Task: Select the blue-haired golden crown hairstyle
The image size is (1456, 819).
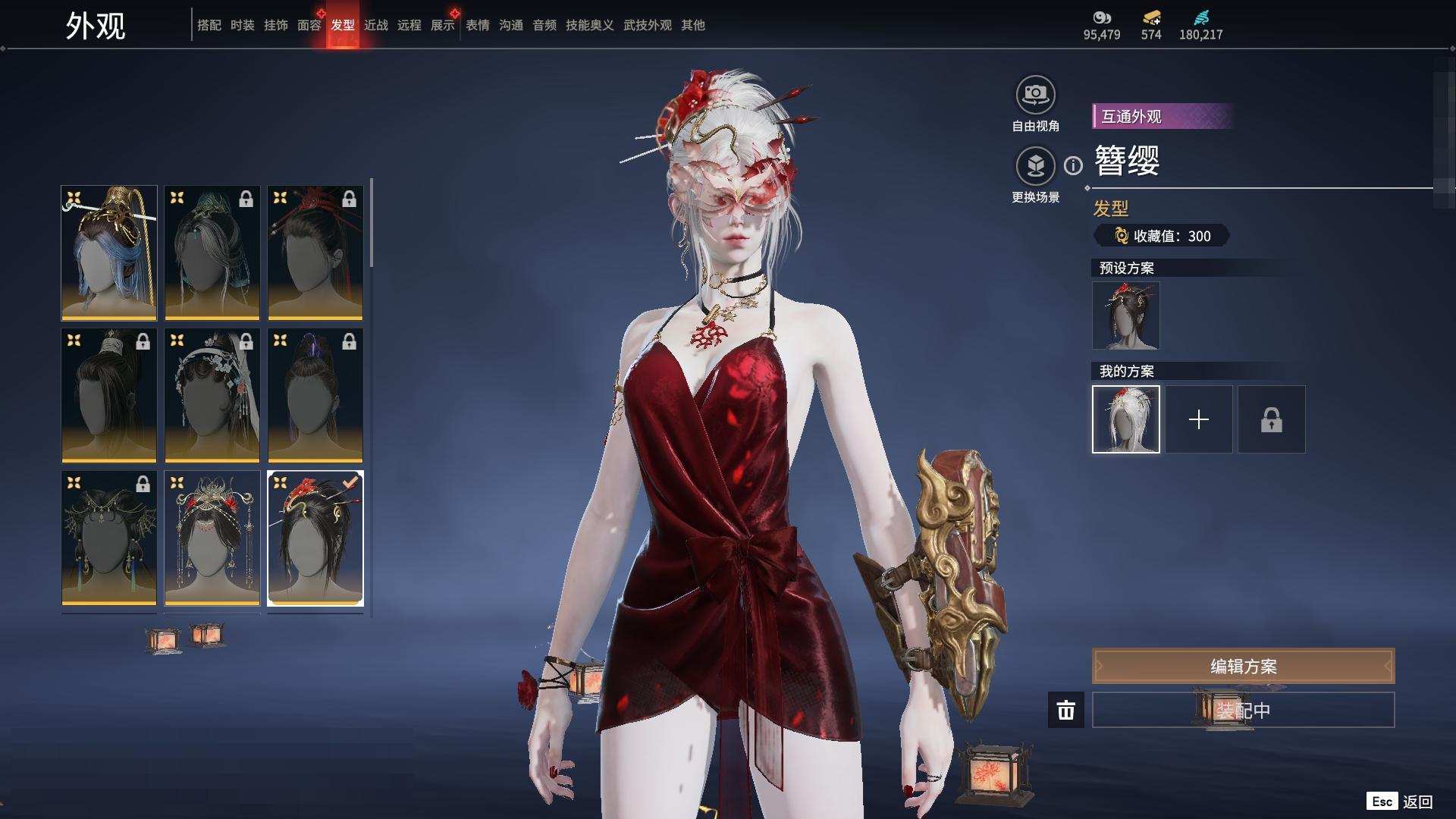Action: [x=109, y=253]
